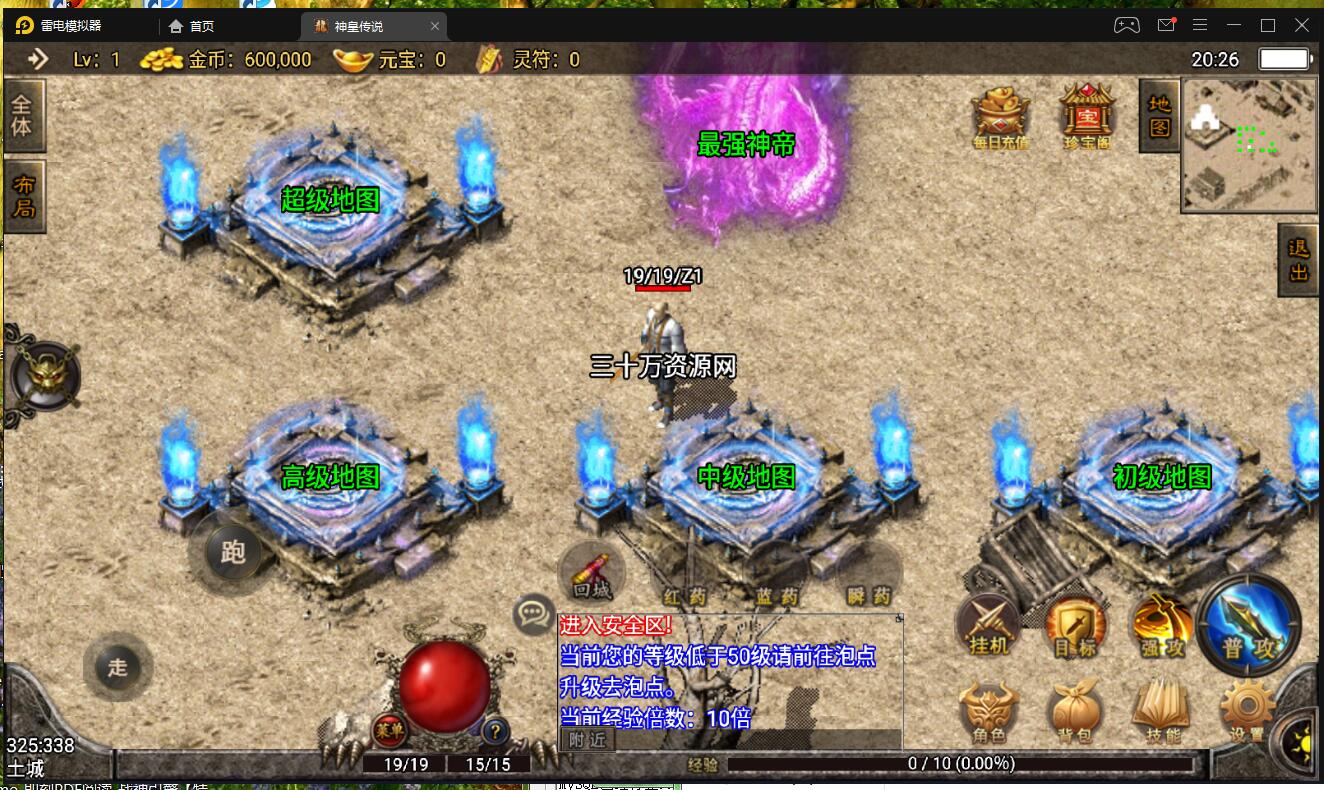Open the 设置 settings gear
The height and width of the screenshot is (790, 1324).
coord(1247,711)
